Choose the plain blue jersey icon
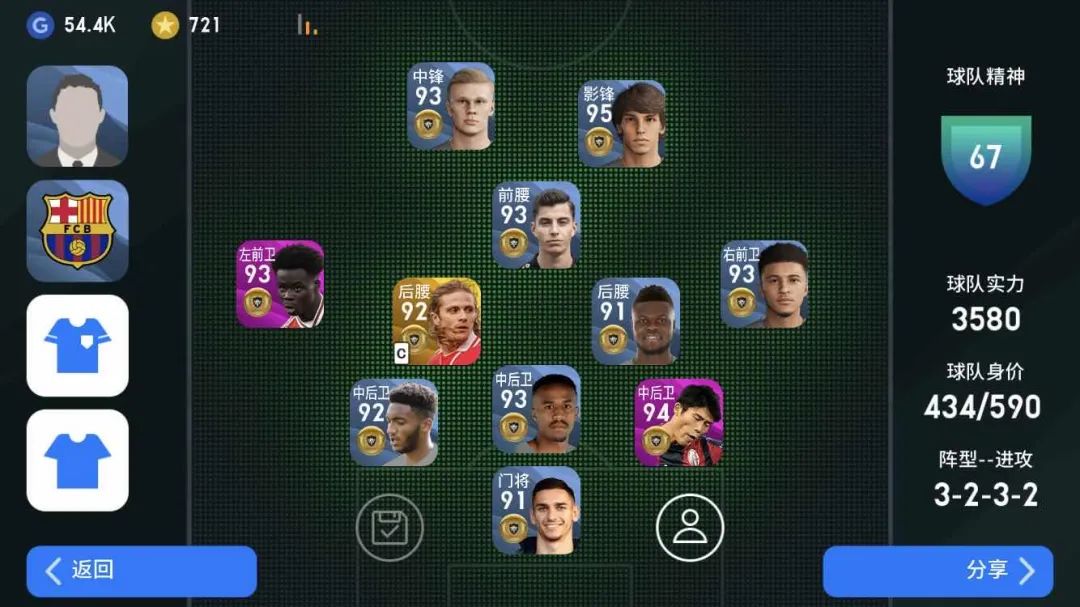The height and width of the screenshot is (607, 1080). coord(77,460)
